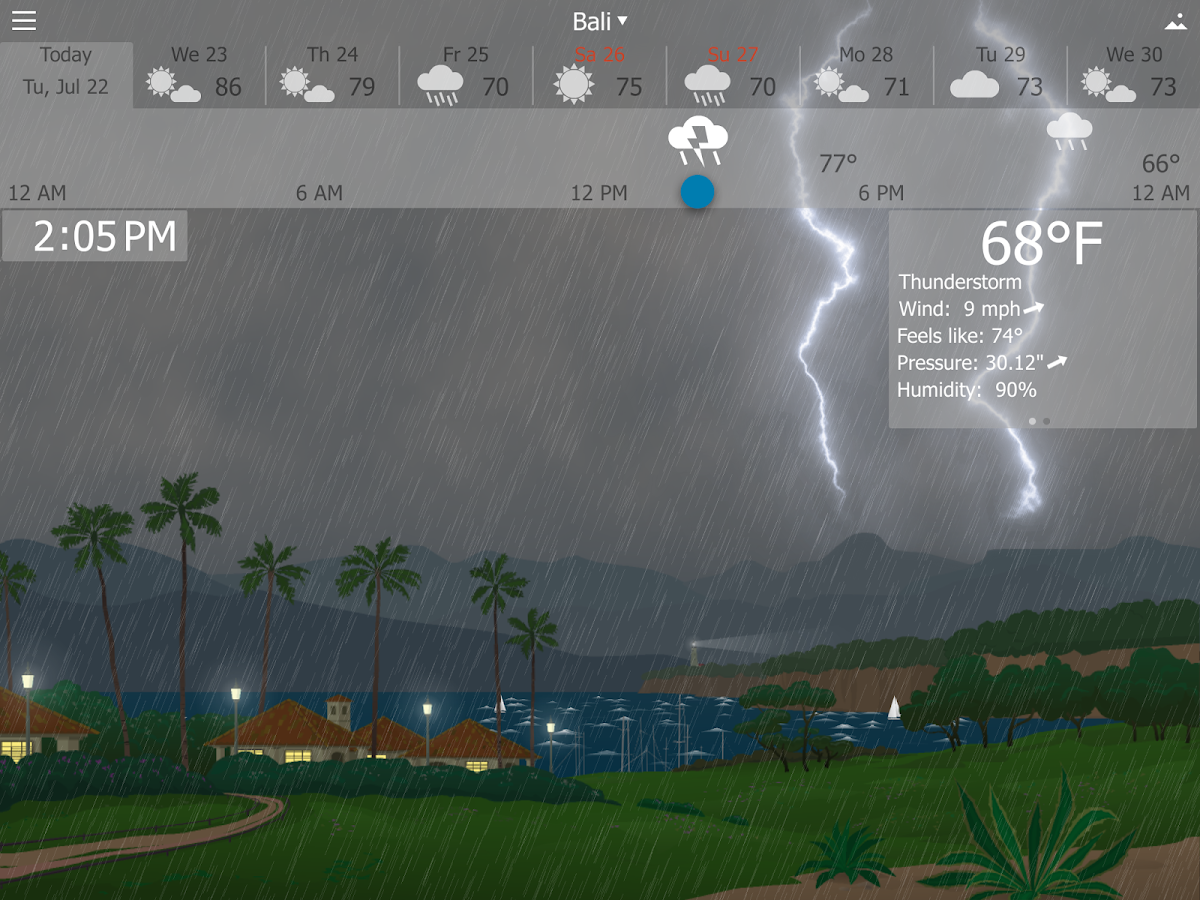Click the landscape icon in top corner
The image size is (1200, 900).
coord(1175,22)
